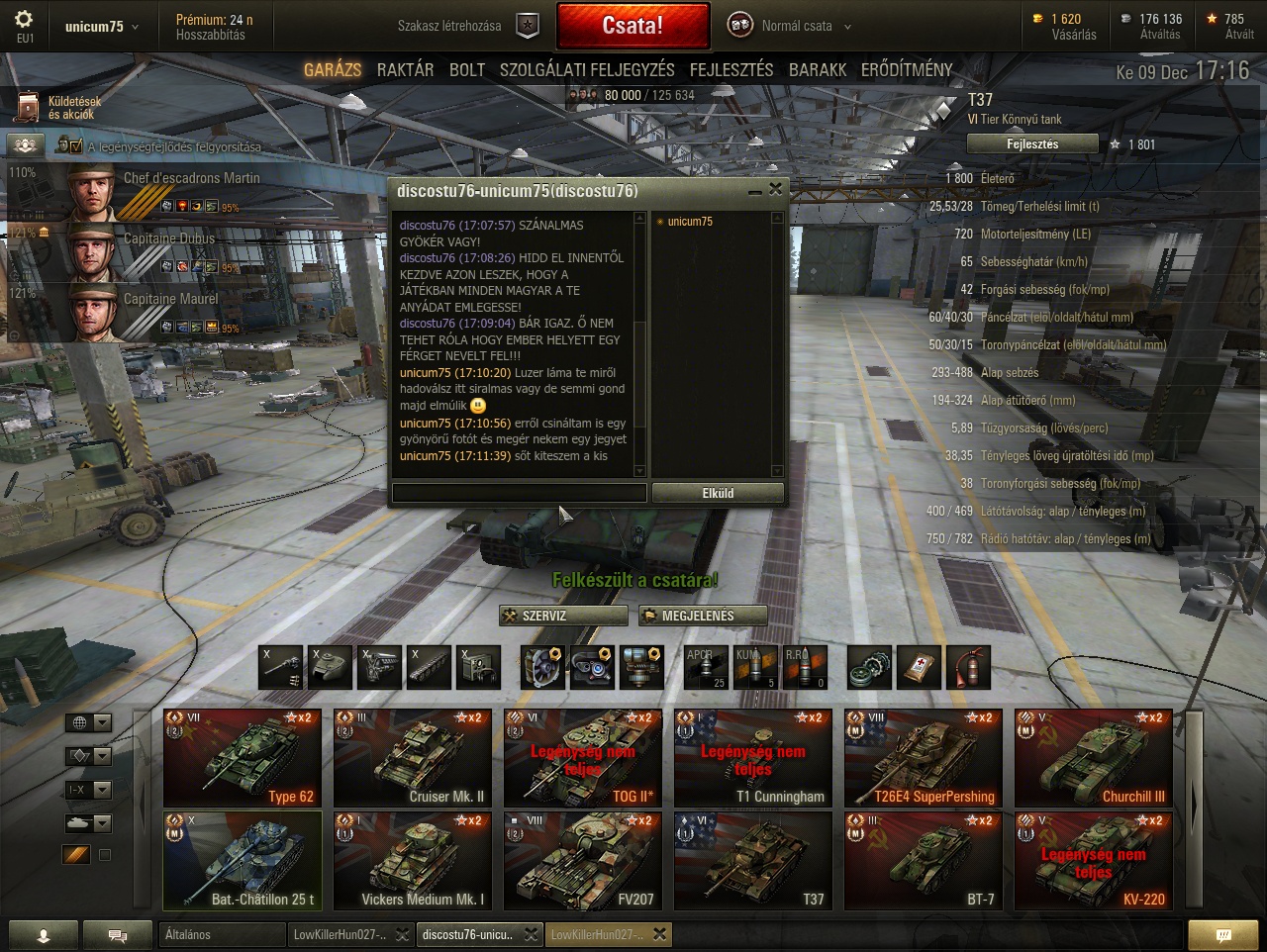Open the ERŐDÍTMÉNY stronghold tab
Viewport: 1267px width, 952px height.
pyautogui.click(x=907, y=69)
